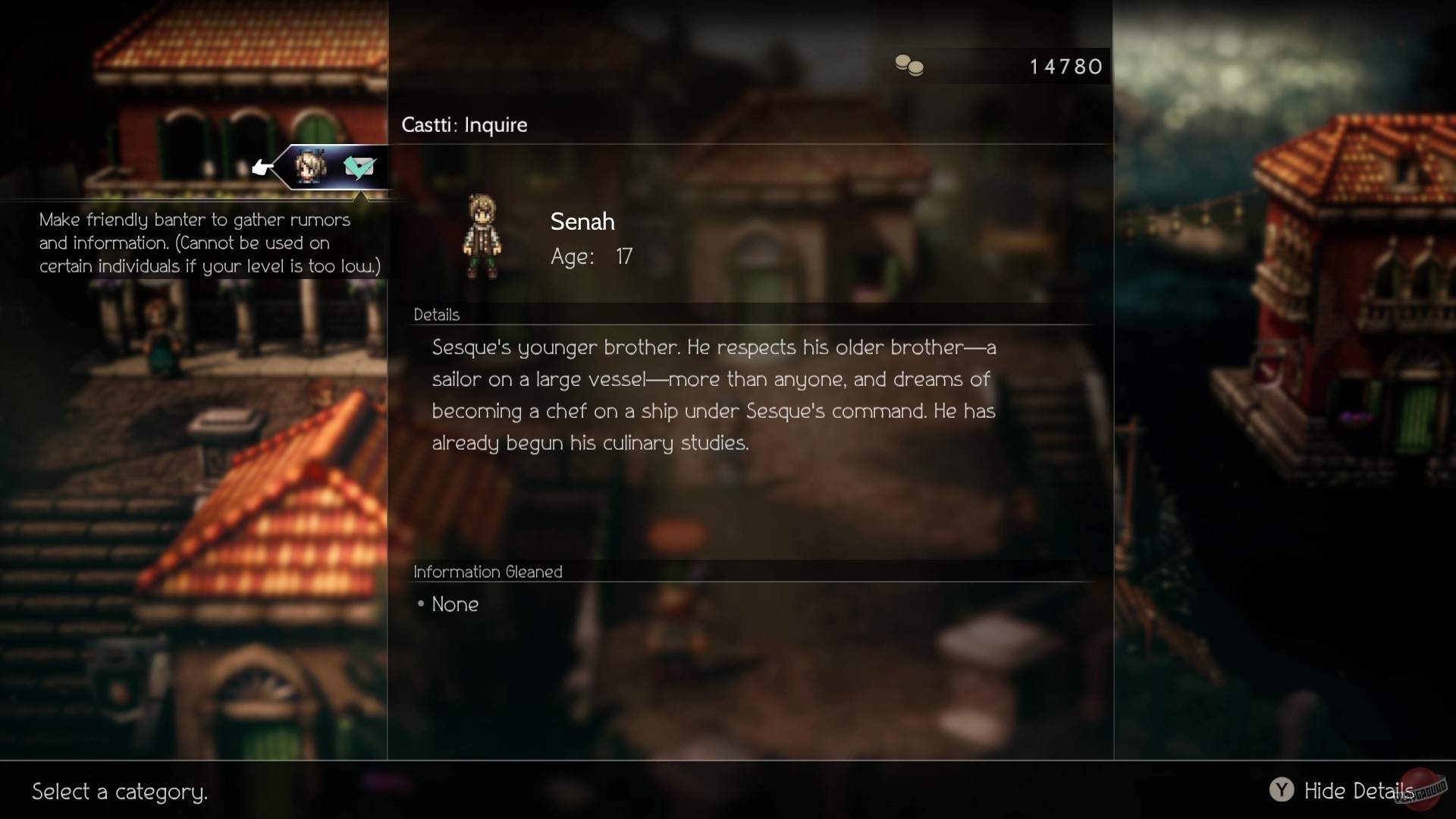This screenshot has height=819, width=1456.
Task: Click the Seagrass watermark logo
Action: tap(1421, 789)
